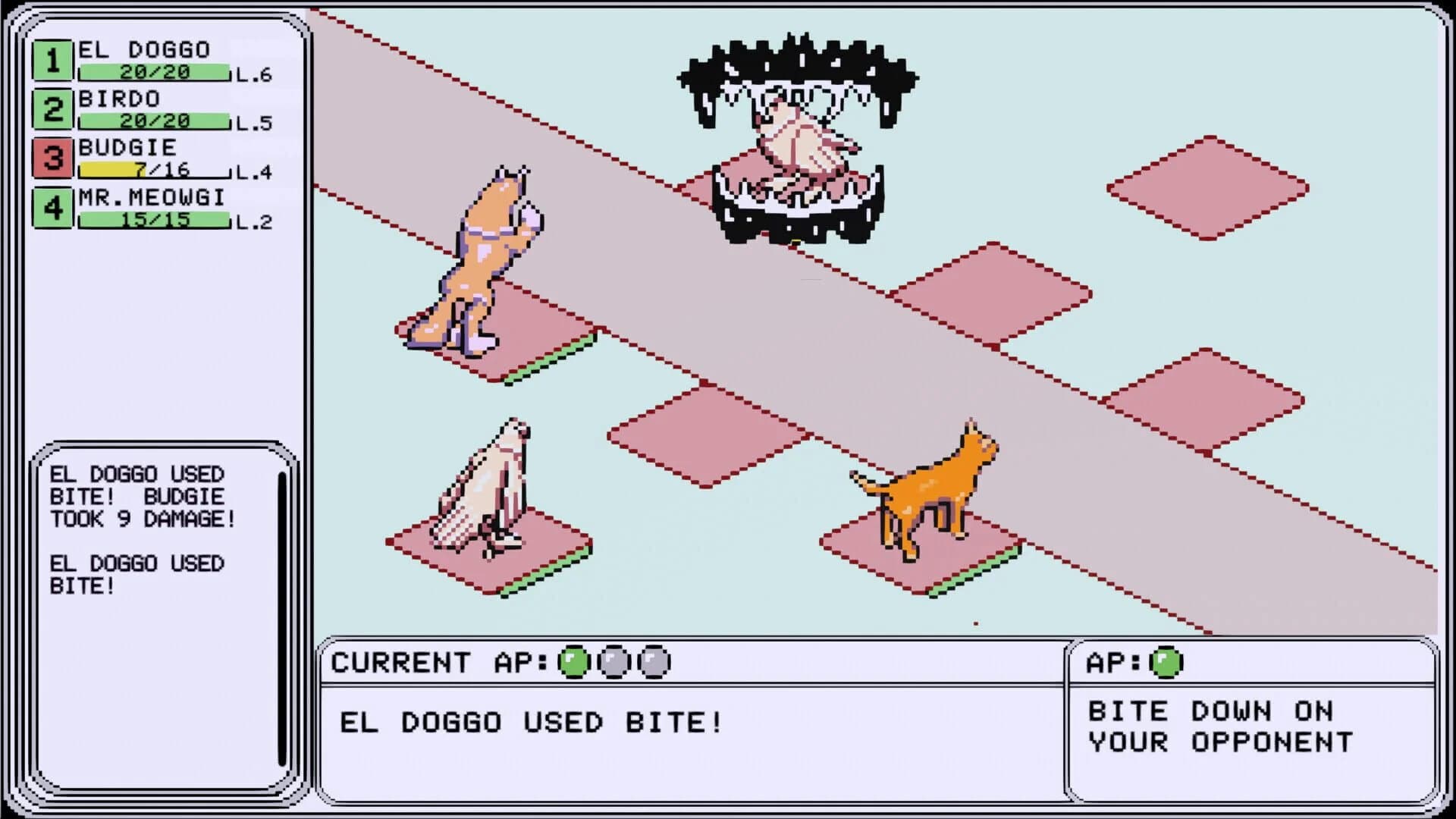The width and height of the screenshot is (1456, 819).
Task: Click the second gray AP orb
Action: point(612,661)
